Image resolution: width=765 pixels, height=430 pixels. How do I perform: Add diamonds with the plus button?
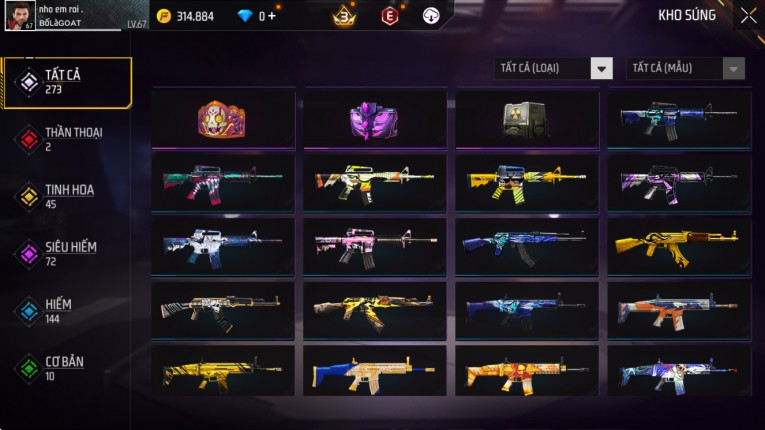(271, 16)
